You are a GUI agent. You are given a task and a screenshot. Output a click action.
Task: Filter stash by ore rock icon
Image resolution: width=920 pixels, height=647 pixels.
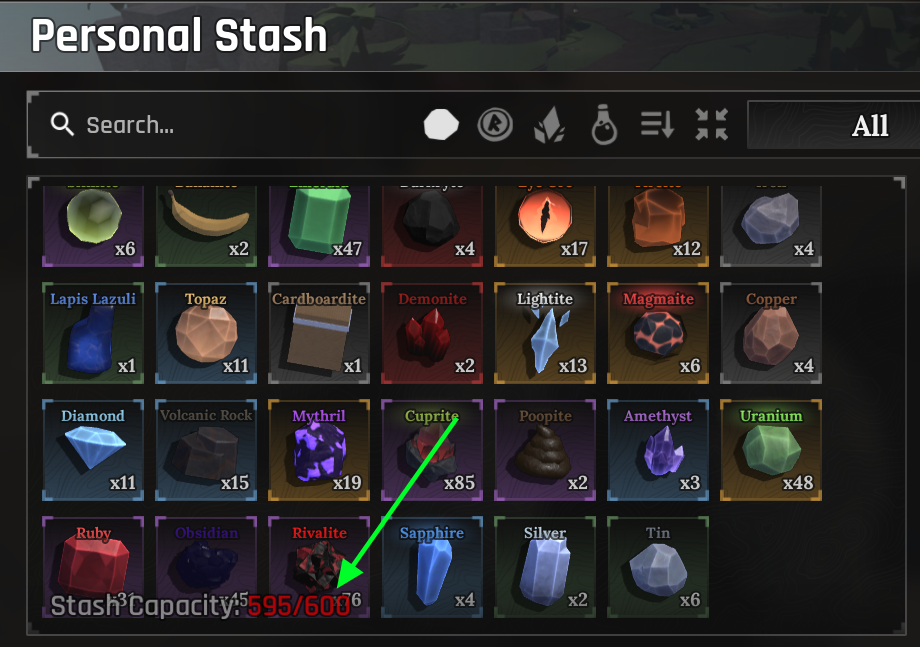tap(441, 125)
